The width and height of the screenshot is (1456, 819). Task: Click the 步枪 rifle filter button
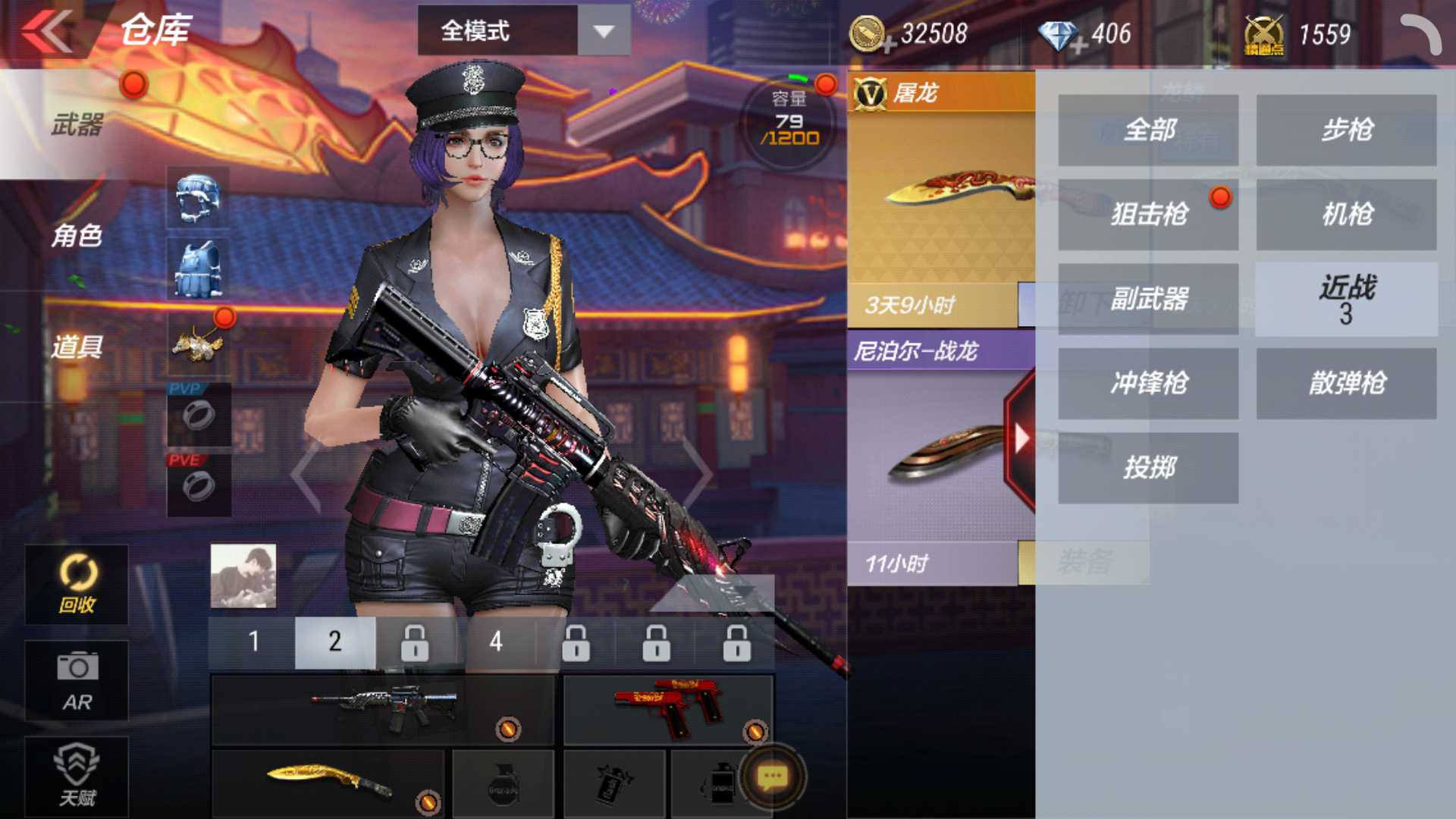coord(1345,130)
